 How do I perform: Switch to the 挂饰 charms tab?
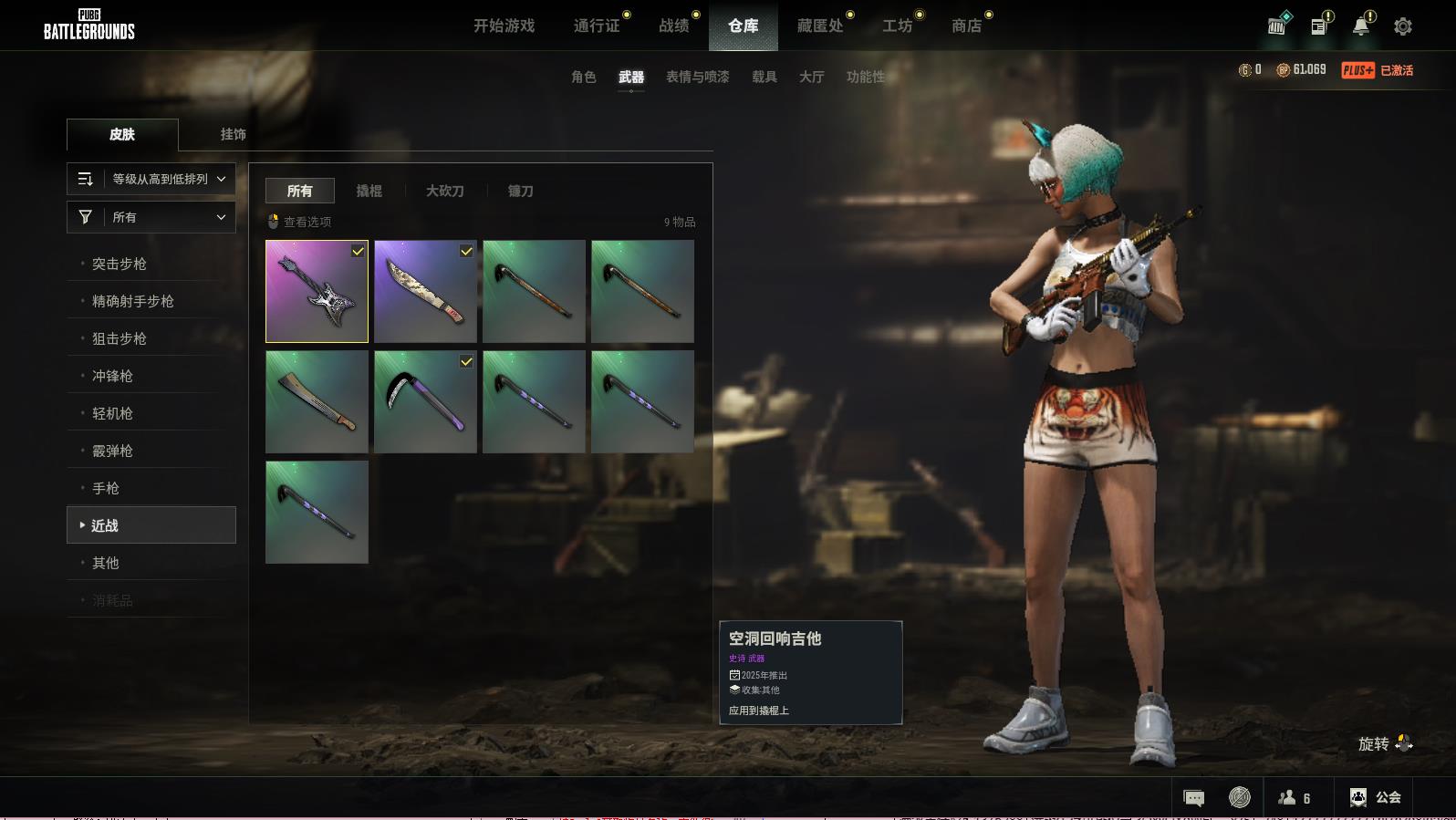233,134
